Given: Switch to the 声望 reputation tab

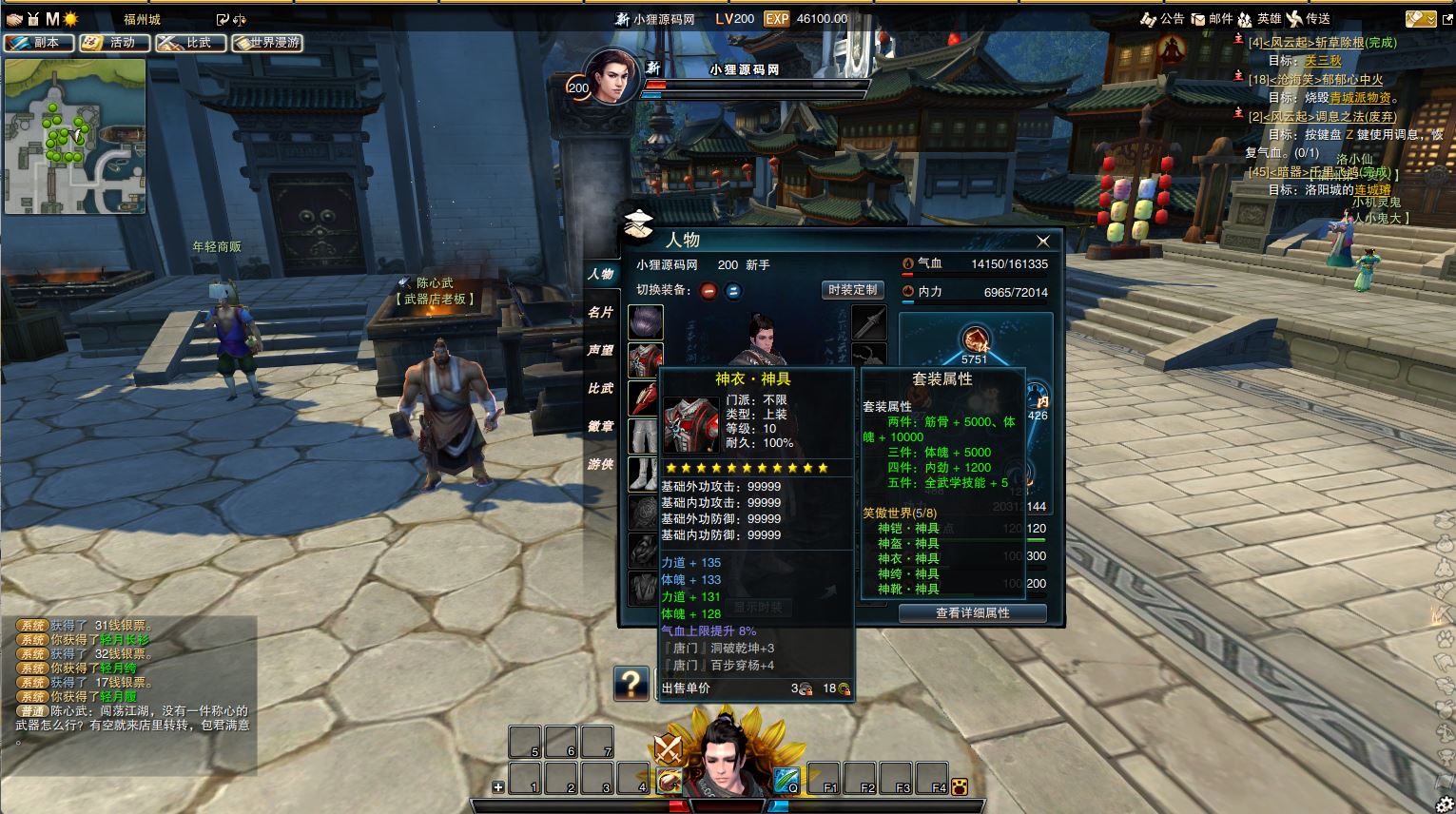Looking at the screenshot, I should (x=600, y=350).
